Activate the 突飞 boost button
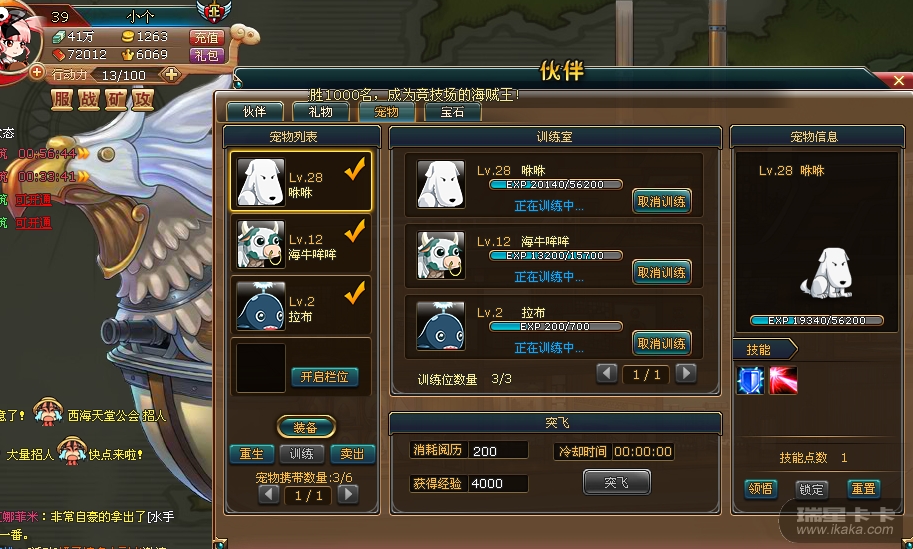This screenshot has height=549, width=913. 616,482
